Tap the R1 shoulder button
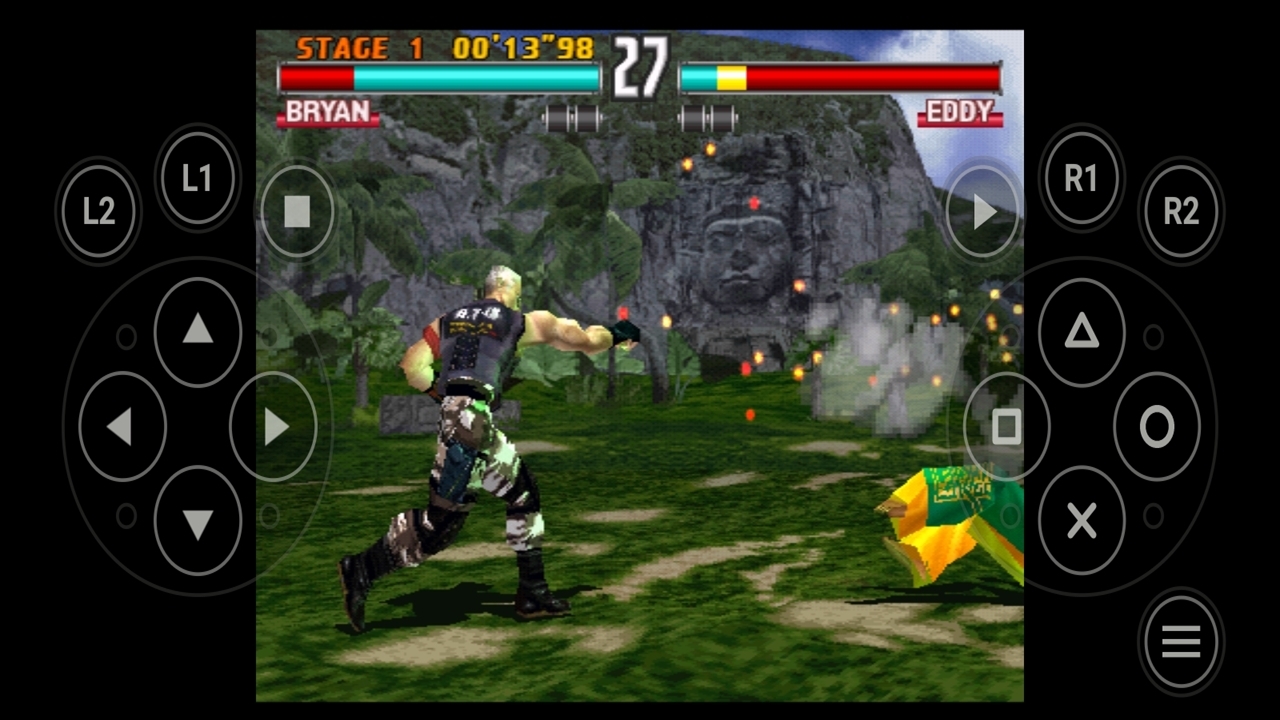The width and height of the screenshot is (1280, 720). coord(1080,179)
